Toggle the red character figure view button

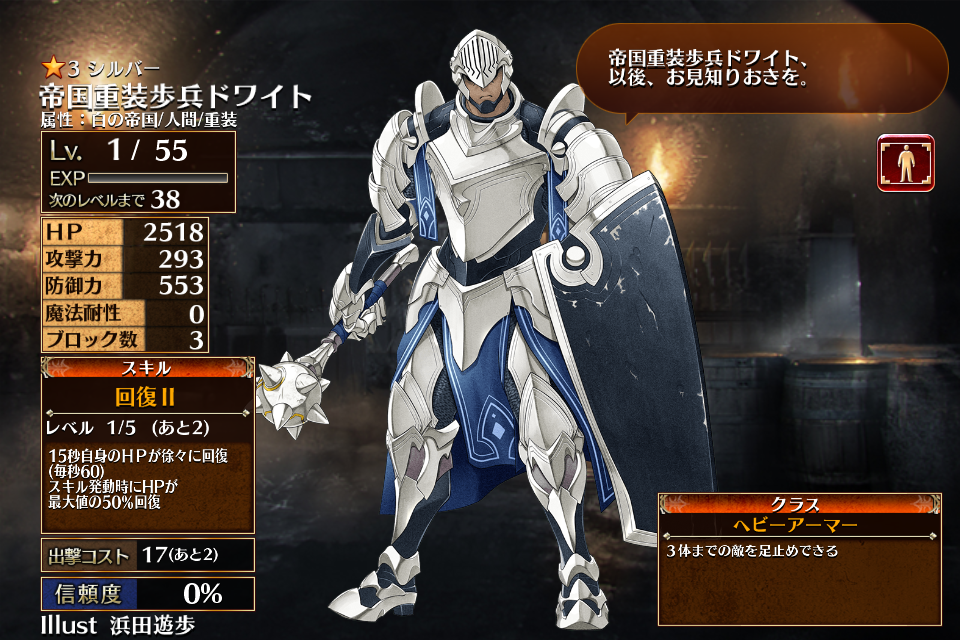(x=906, y=163)
